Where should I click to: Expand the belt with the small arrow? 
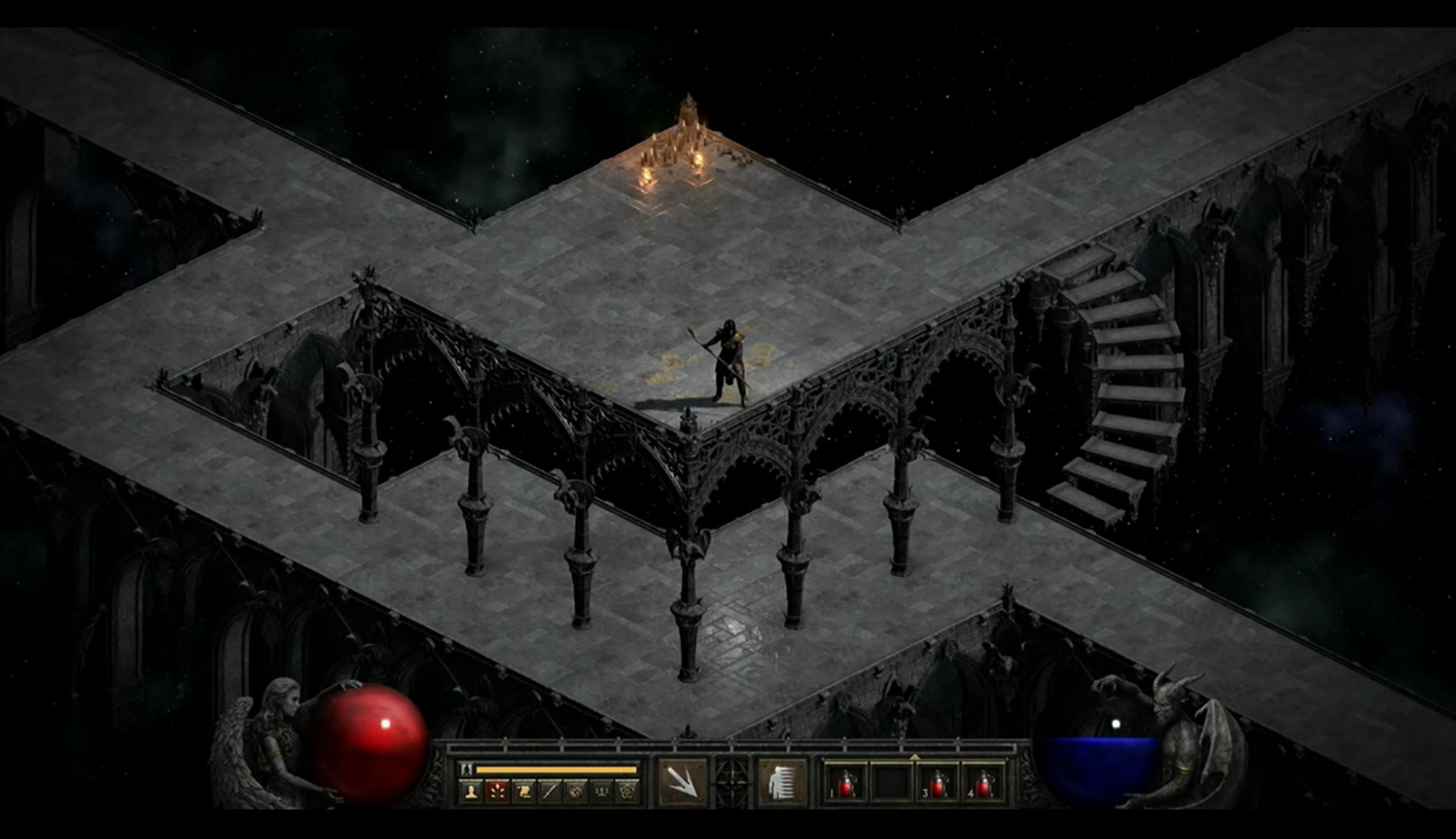pyautogui.click(x=914, y=757)
